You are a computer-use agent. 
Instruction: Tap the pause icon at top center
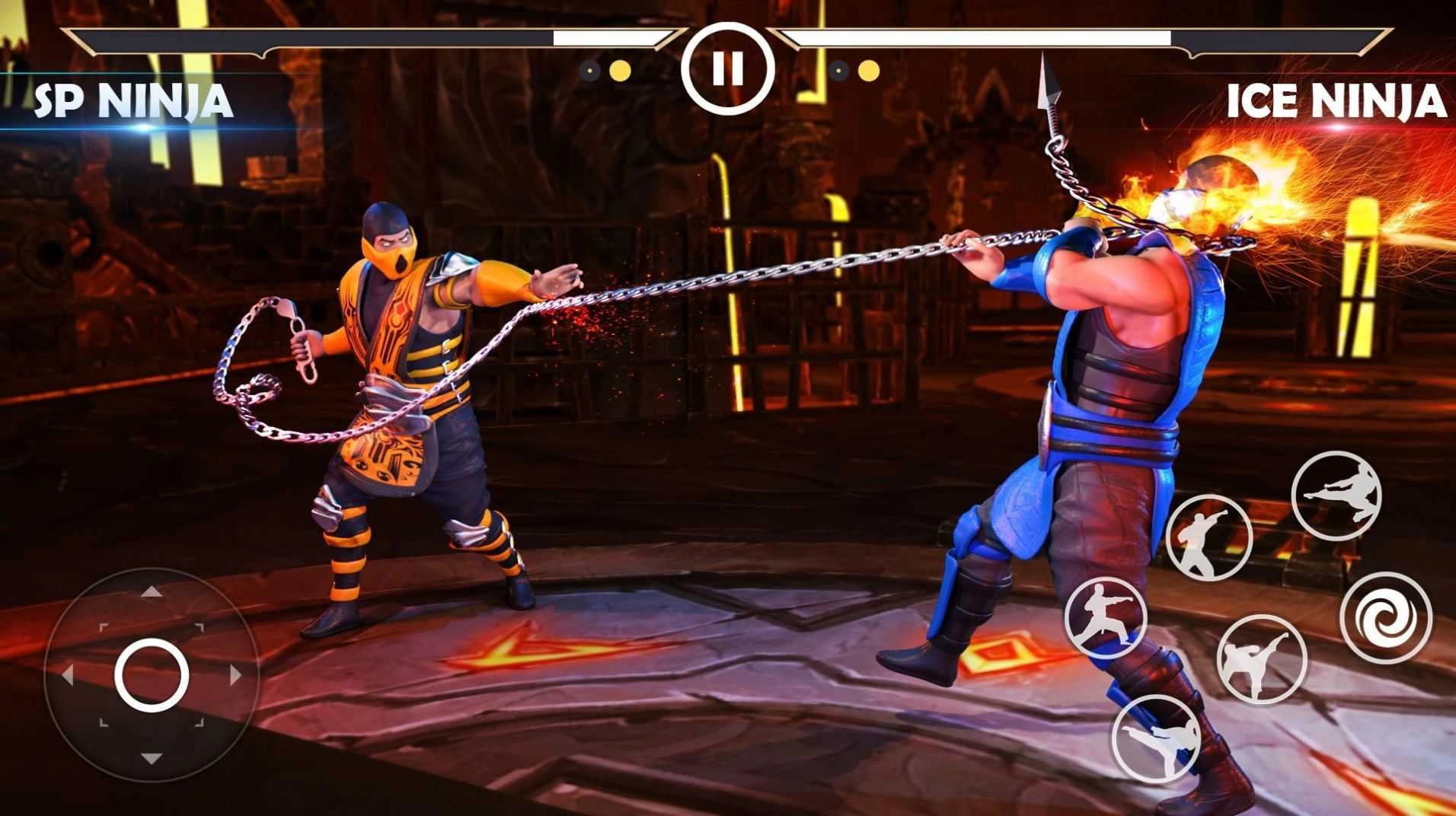[729, 69]
